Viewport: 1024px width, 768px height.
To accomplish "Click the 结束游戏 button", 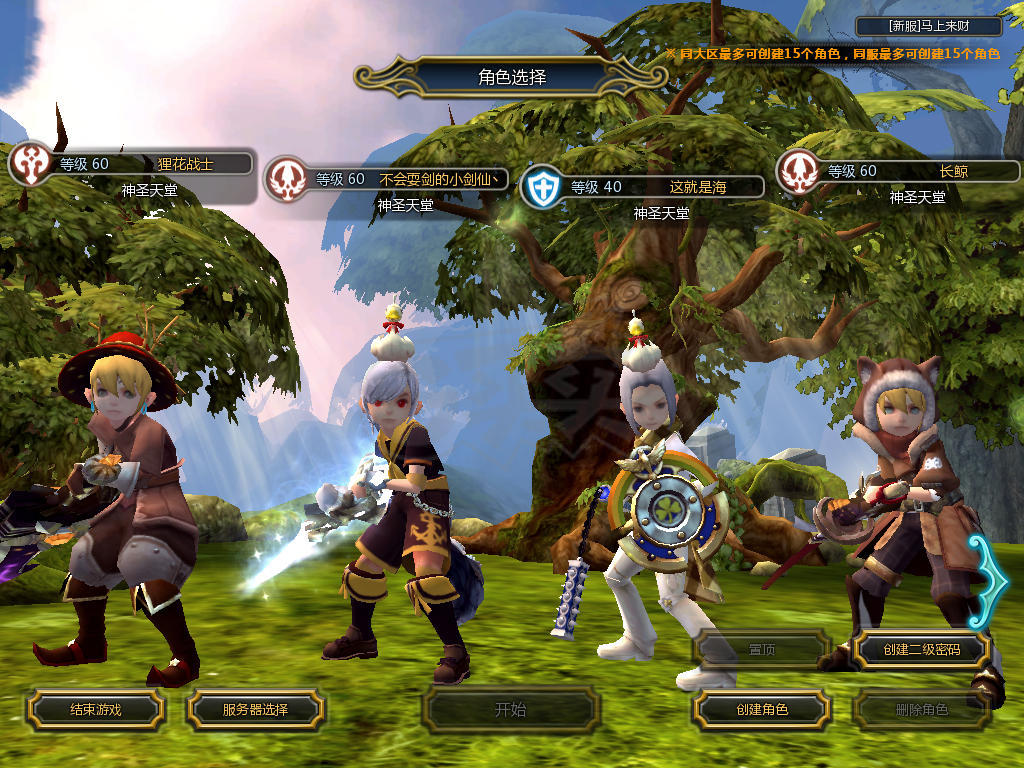I will (95, 709).
